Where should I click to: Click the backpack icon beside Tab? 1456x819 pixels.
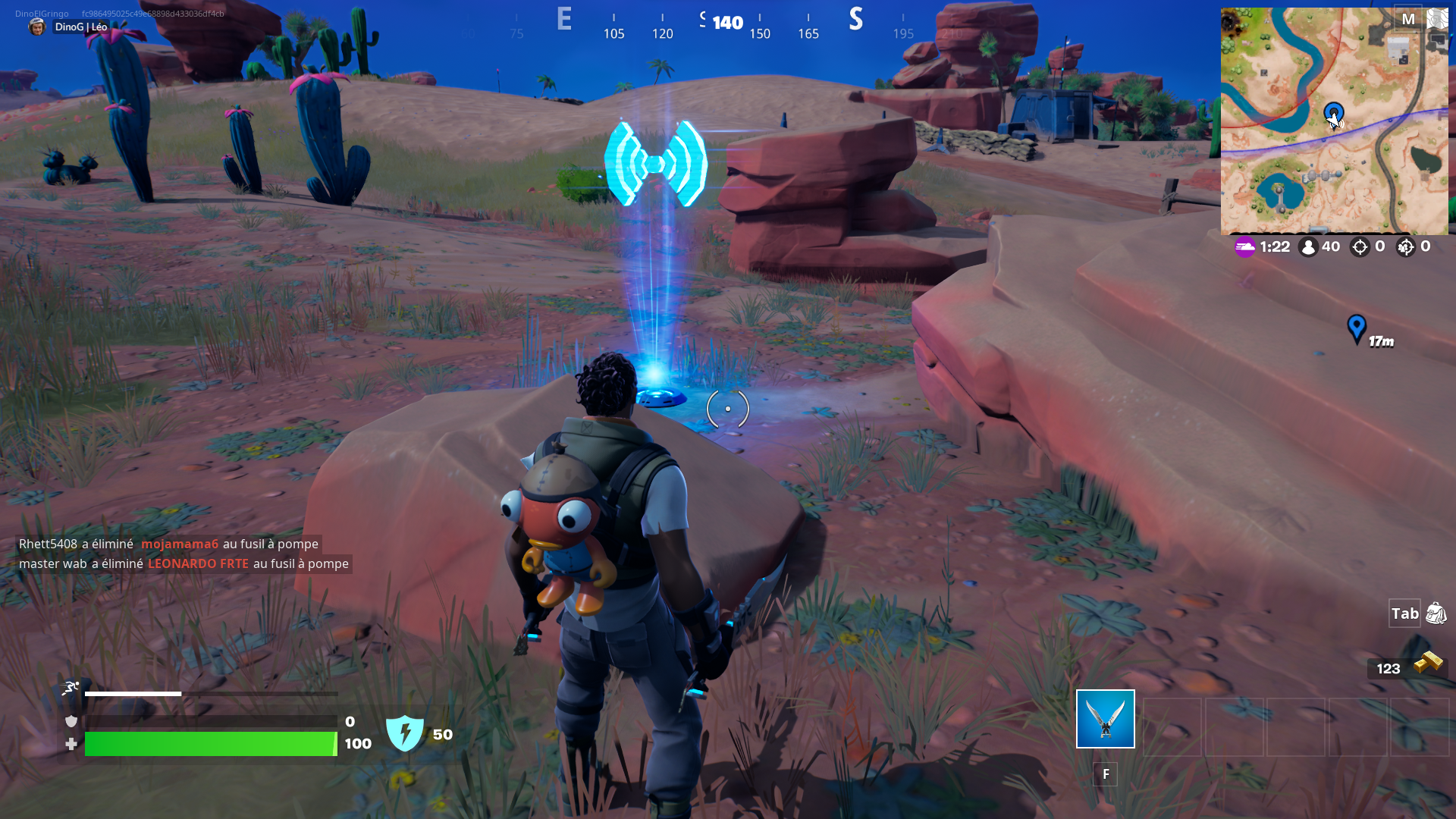point(1436,613)
